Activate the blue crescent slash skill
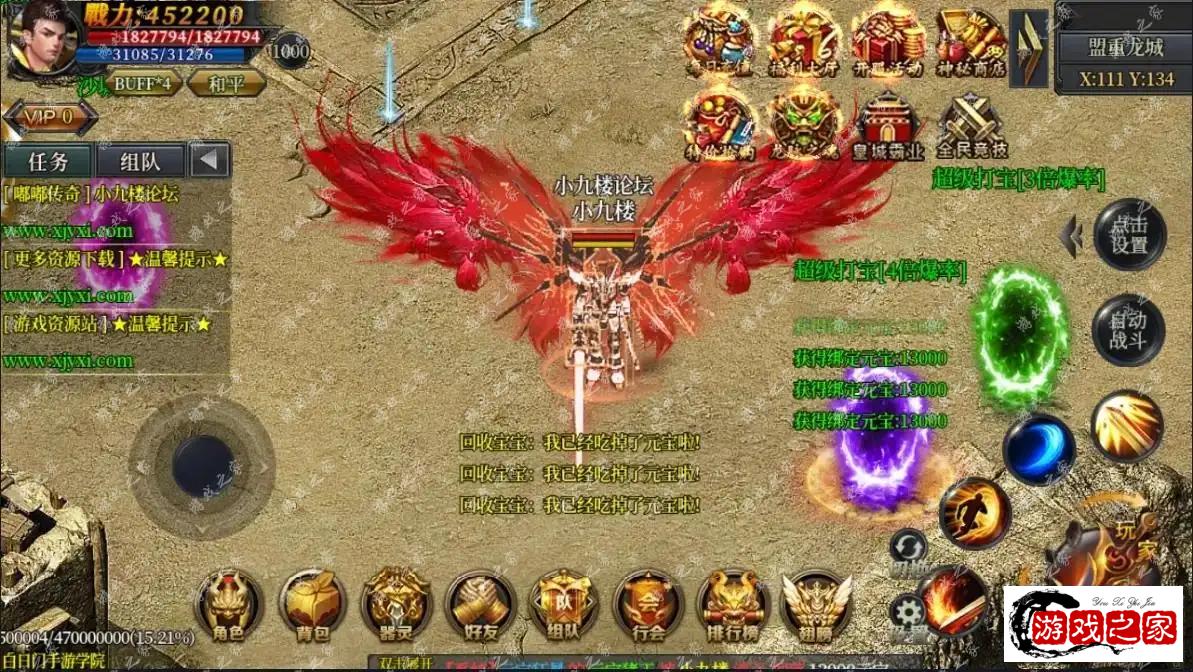The height and width of the screenshot is (672, 1193). [x=1039, y=449]
